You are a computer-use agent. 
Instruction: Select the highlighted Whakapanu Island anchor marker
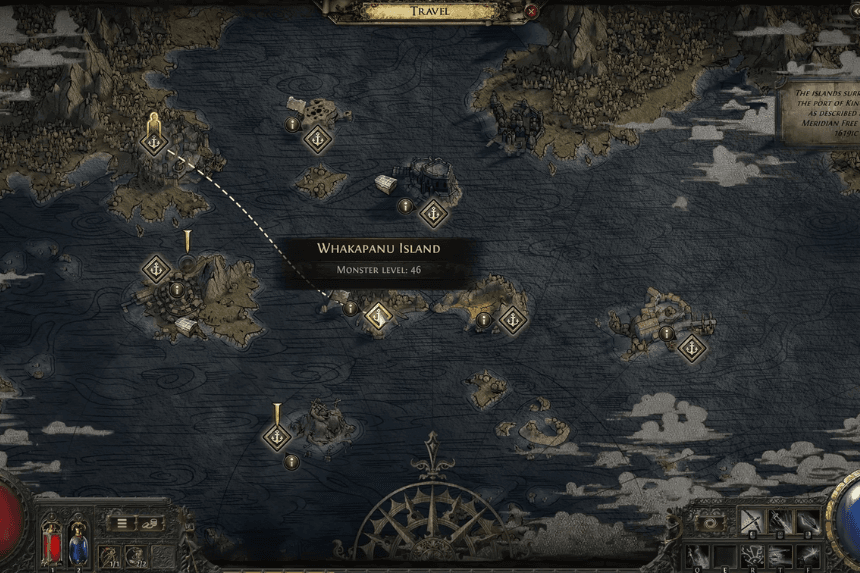coord(377,316)
